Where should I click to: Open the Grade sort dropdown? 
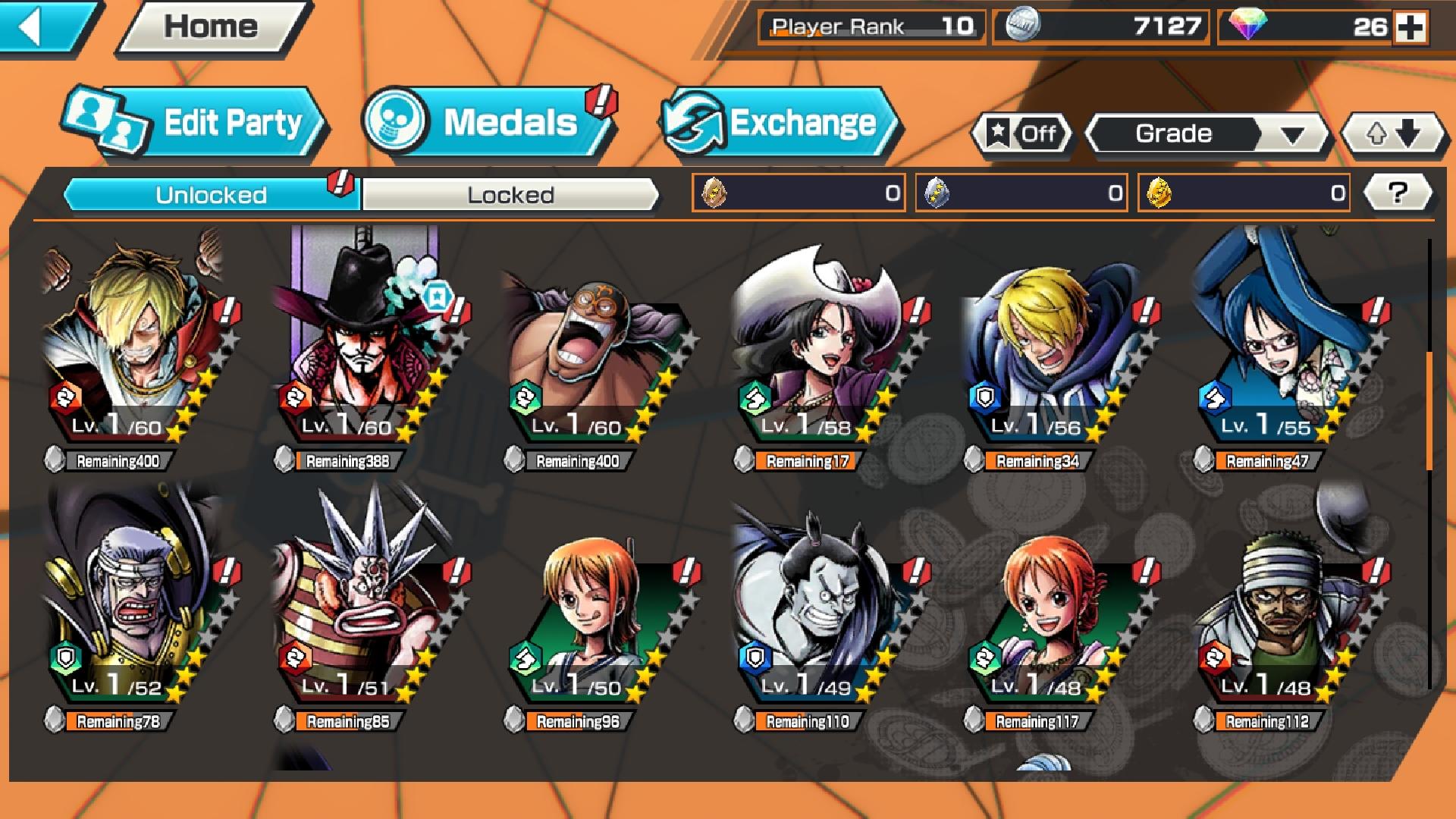click(x=1207, y=134)
